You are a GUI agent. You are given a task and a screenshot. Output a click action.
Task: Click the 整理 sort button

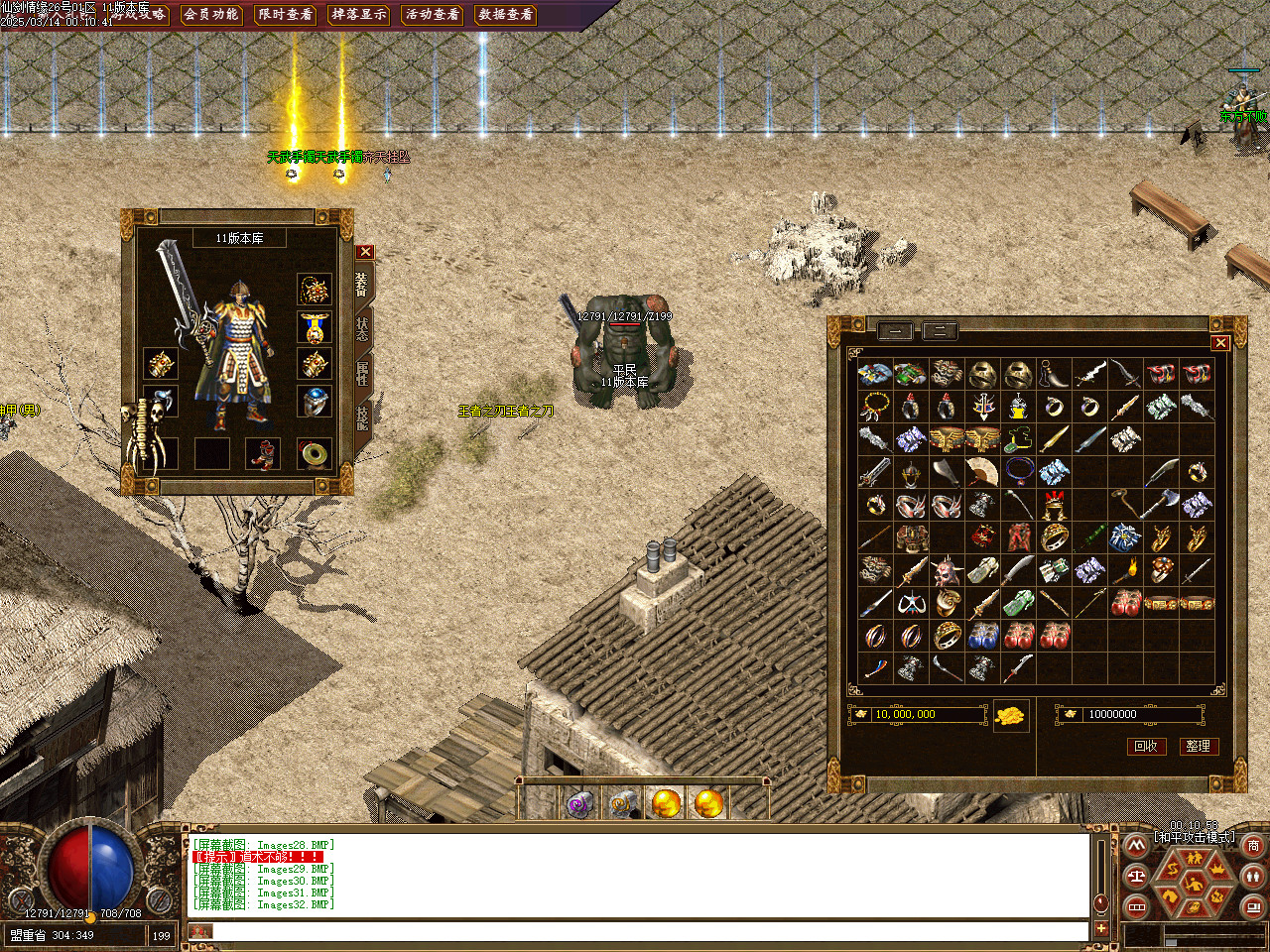click(1198, 746)
